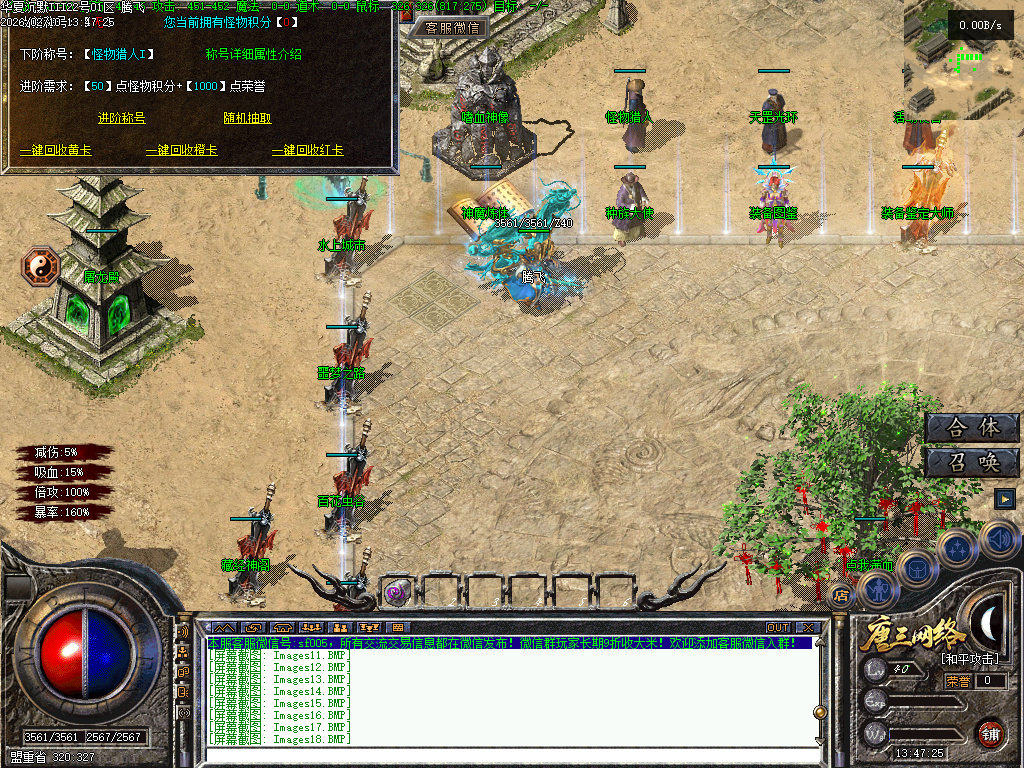
Task: Activate the 合体 merge button
Action: pyautogui.click(x=972, y=428)
